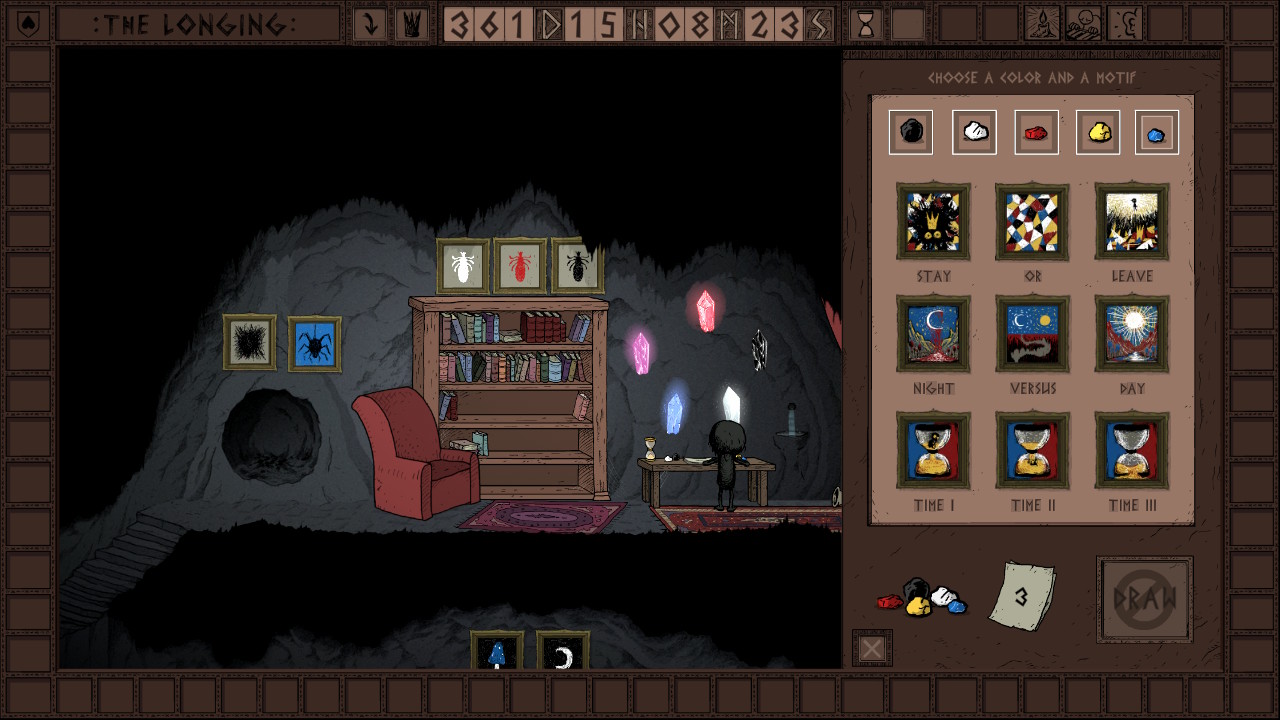This screenshot has width=1280, height=720.
Task: Select the yellow color swatch
Action: pos(1098,132)
